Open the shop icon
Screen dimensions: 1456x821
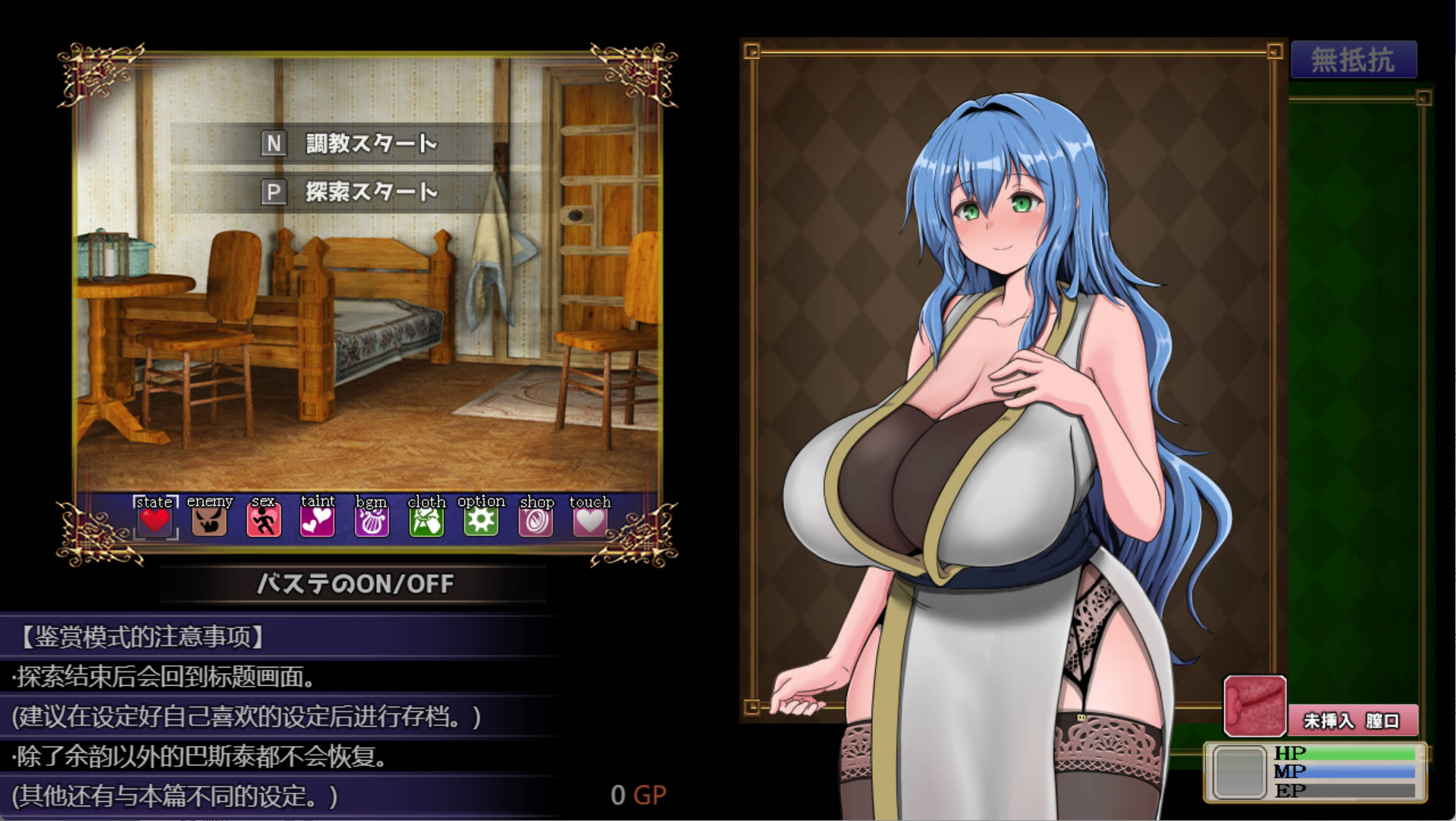click(535, 520)
